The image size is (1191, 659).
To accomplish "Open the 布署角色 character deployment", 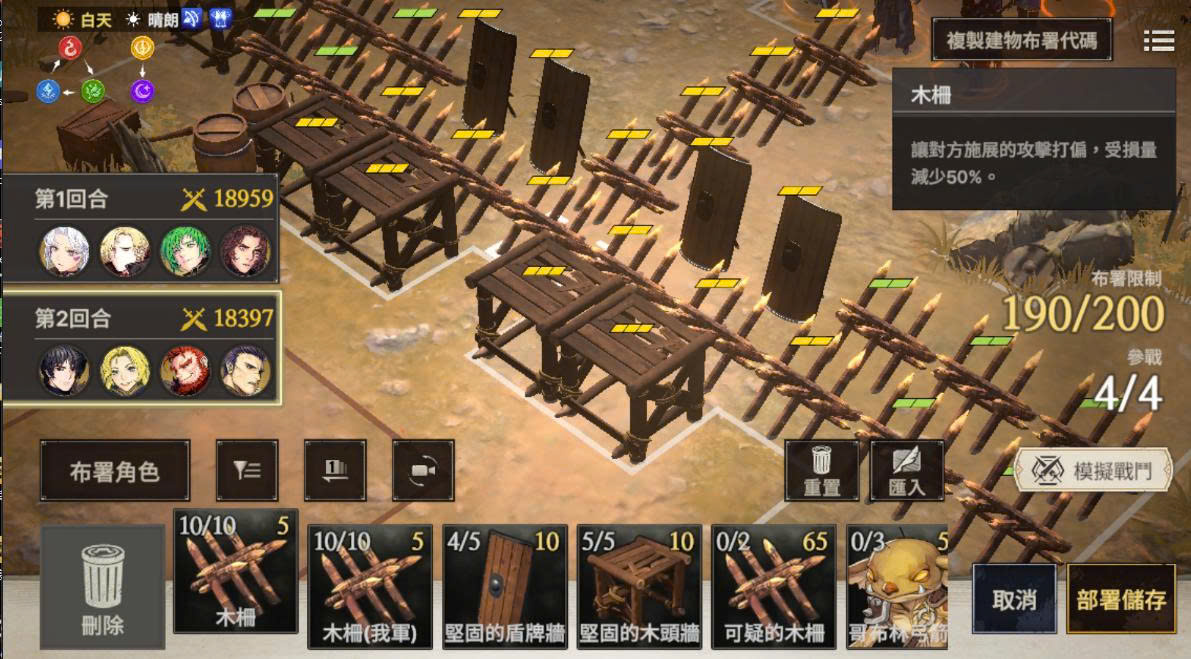I will pyautogui.click(x=115, y=471).
